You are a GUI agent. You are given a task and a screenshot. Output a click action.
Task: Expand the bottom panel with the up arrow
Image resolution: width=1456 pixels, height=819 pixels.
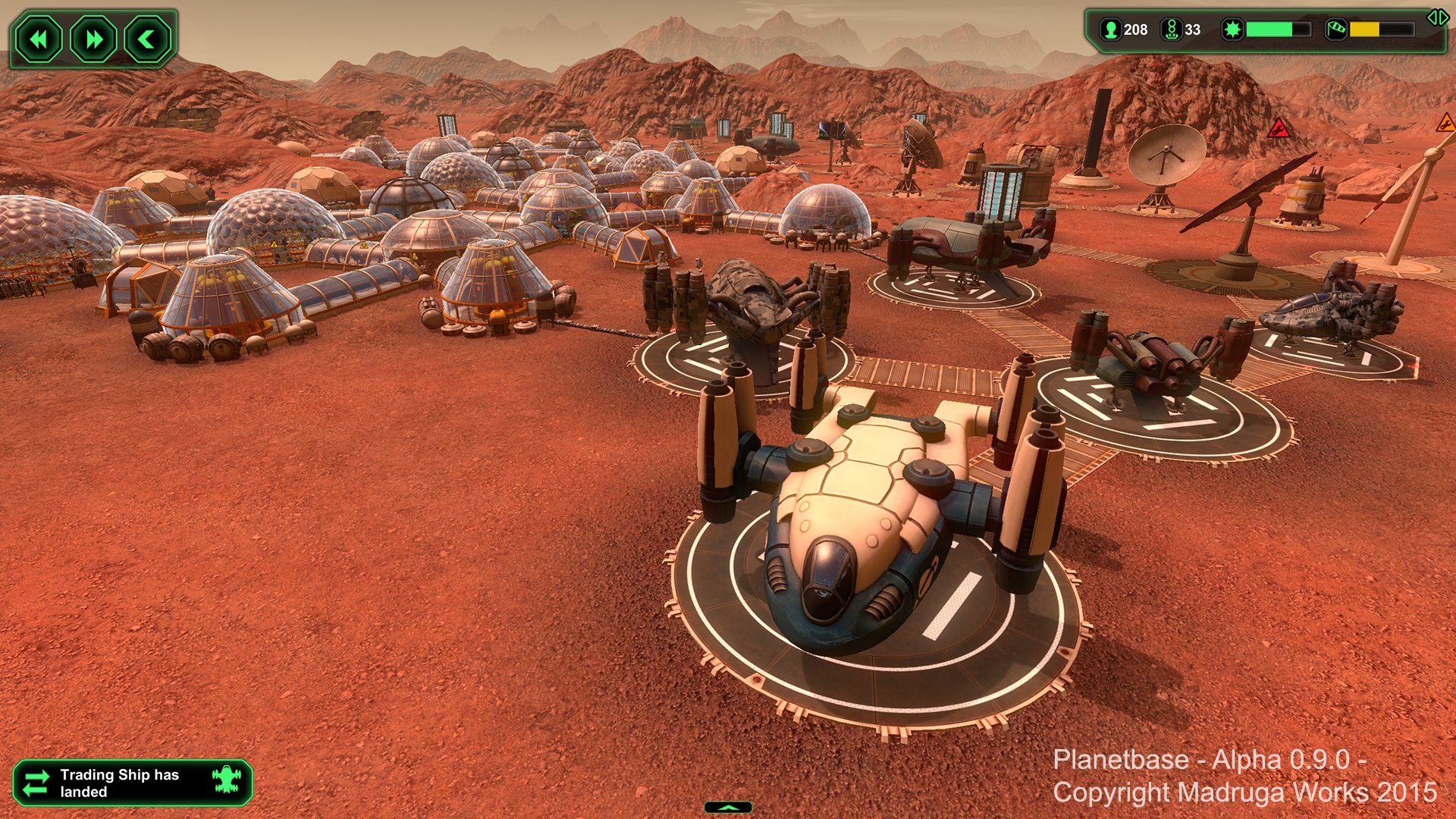click(x=728, y=808)
